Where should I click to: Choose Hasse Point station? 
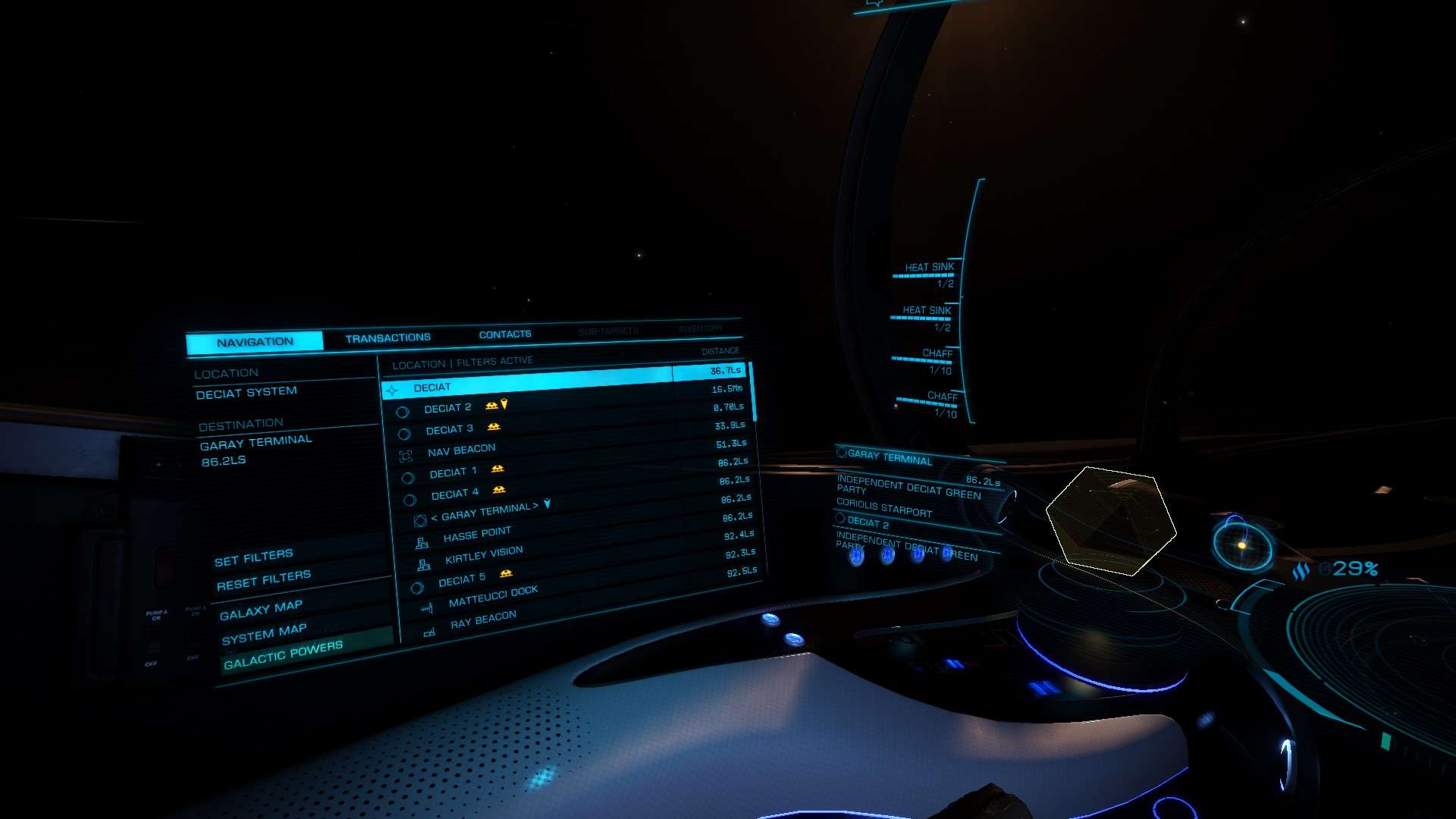[x=477, y=535]
